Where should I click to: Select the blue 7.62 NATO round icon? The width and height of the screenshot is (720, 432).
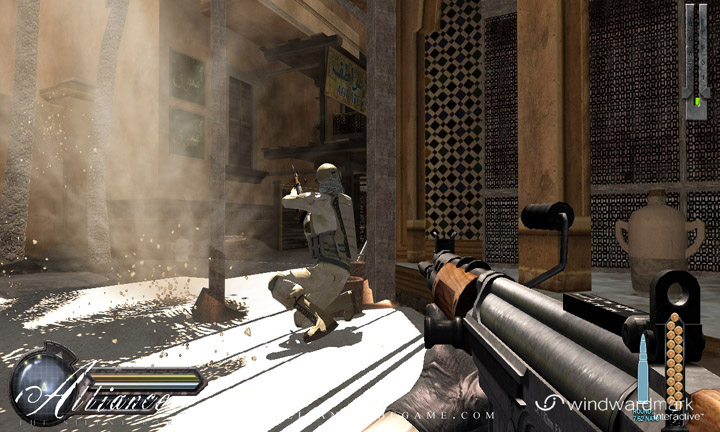point(644,370)
